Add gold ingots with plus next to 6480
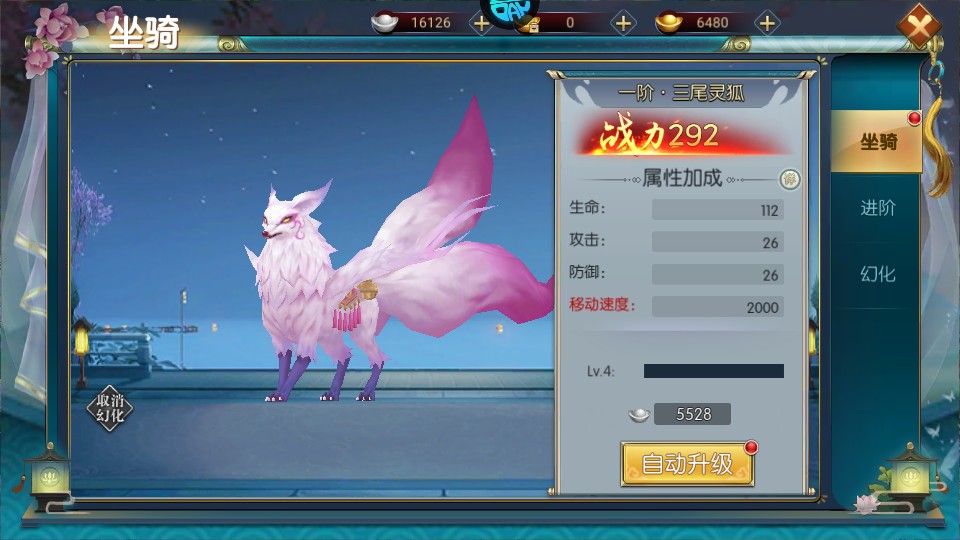The image size is (960, 540). [767, 23]
